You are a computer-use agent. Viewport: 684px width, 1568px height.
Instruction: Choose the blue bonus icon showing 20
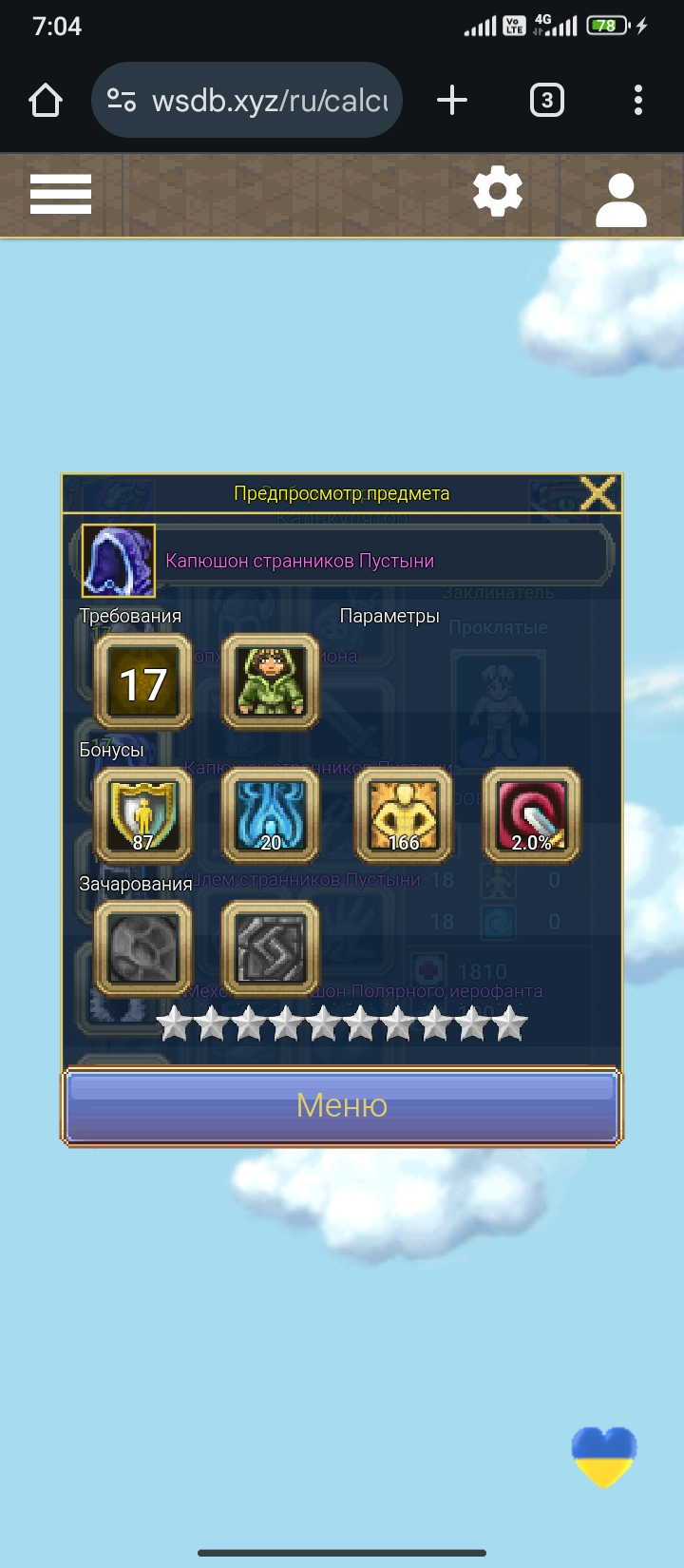pyautogui.click(x=271, y=815)
